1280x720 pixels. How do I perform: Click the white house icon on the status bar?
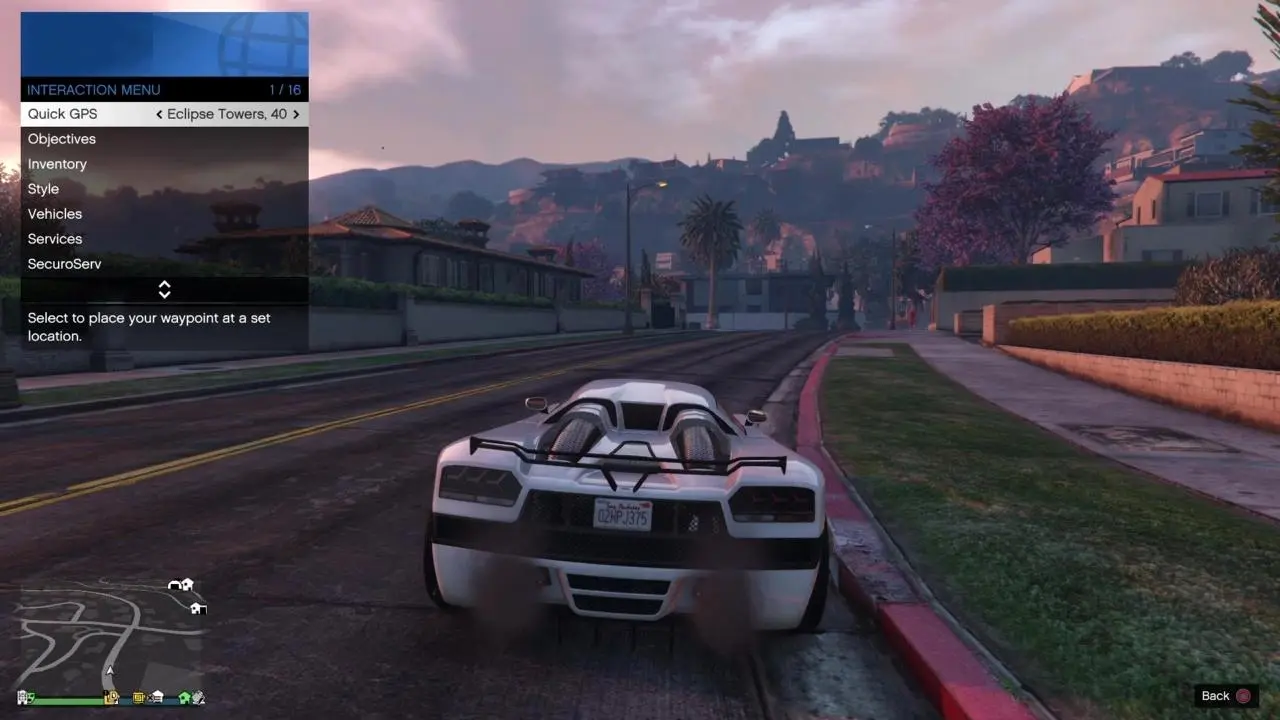[x=155, y=696]
